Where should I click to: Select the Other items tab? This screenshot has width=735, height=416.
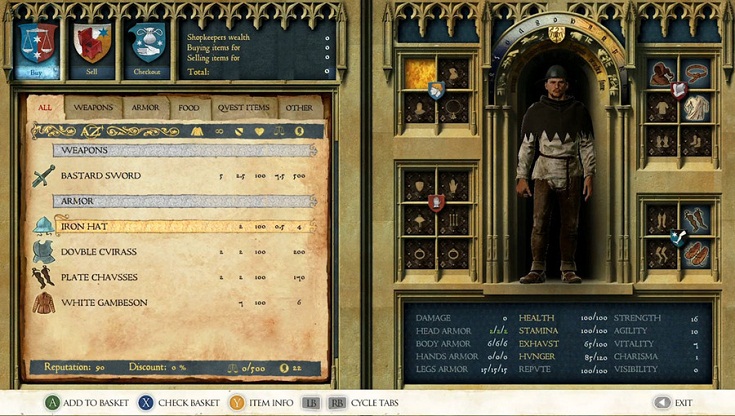(x=299, y=108)
